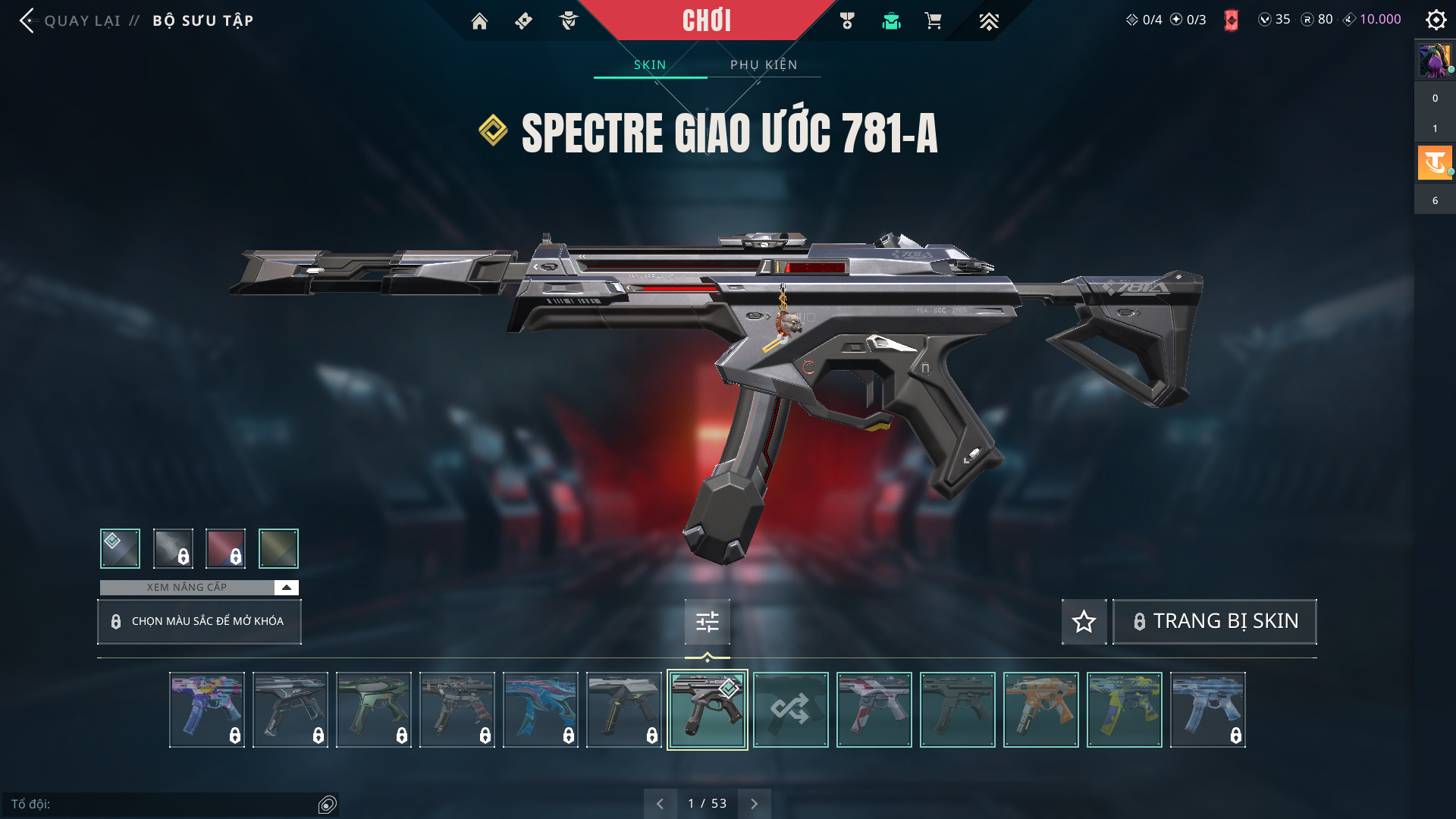Pick the orange Spectre skin thumbnail

click(x=1040, y=710)
